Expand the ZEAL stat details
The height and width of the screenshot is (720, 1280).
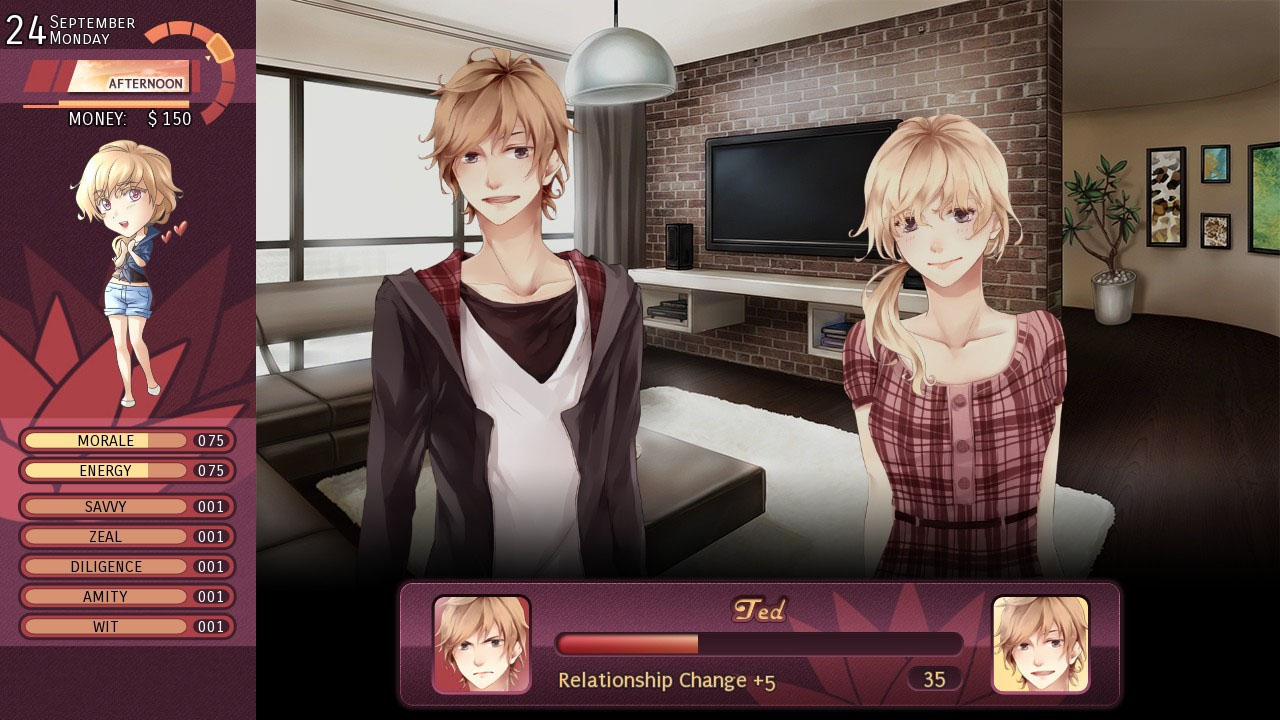point(105,536)
